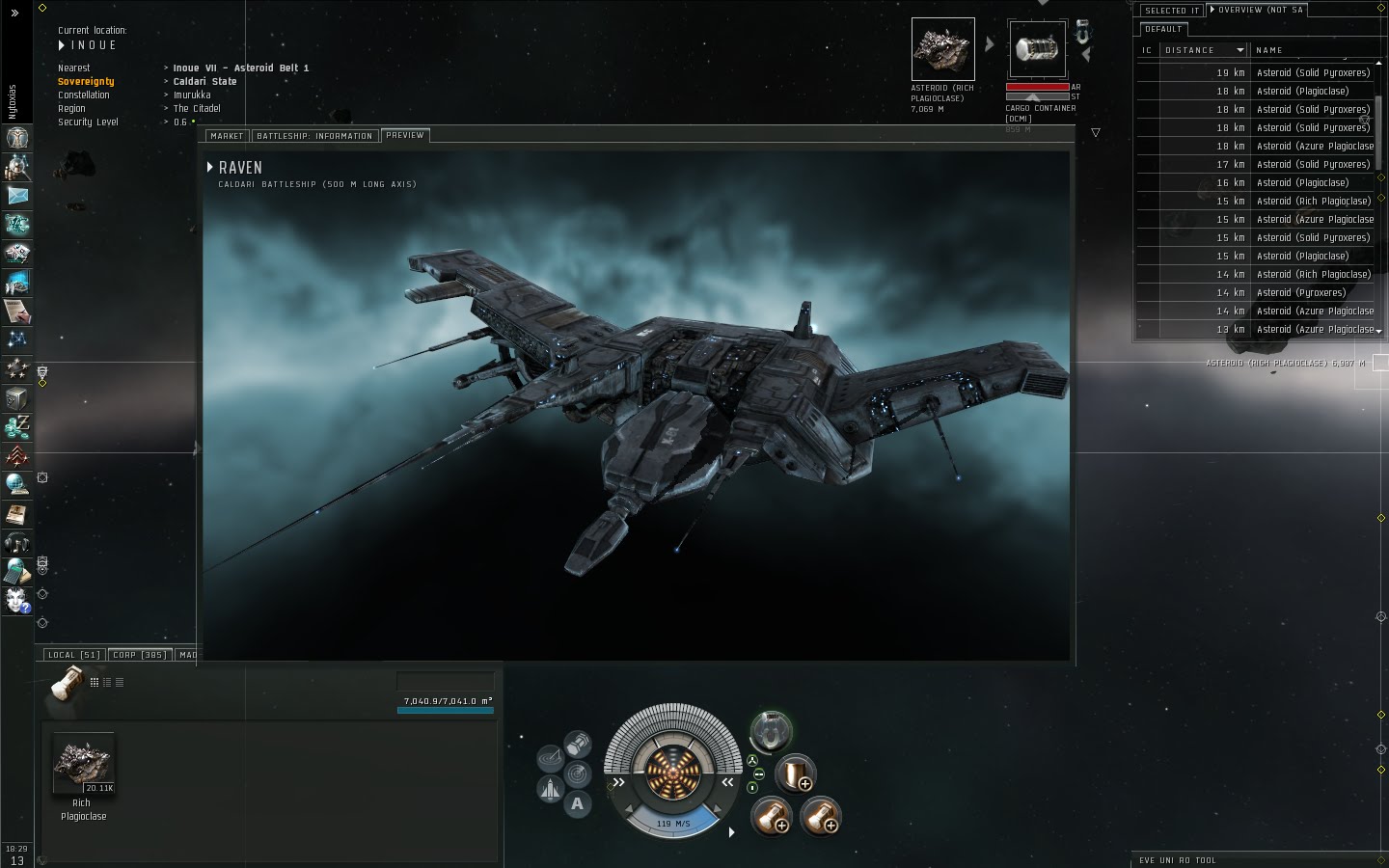Switch inventory to list view
Screen dimensions: 1389x868
pyautogui.click(x=119, y=682)
